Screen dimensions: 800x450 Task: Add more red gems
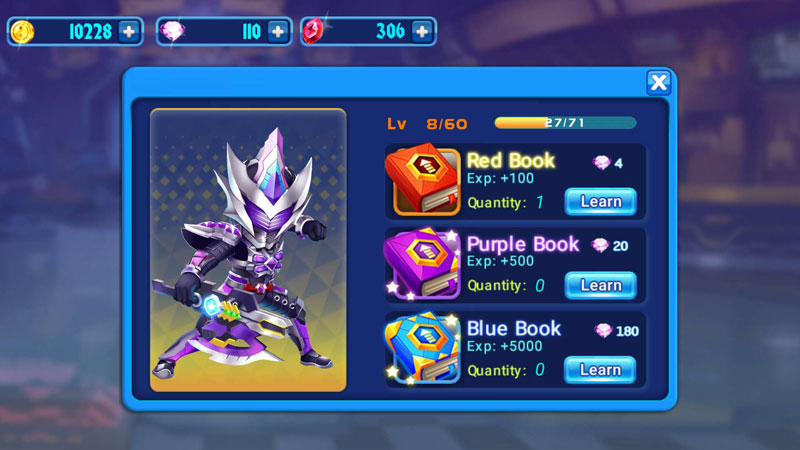(422, 32)
